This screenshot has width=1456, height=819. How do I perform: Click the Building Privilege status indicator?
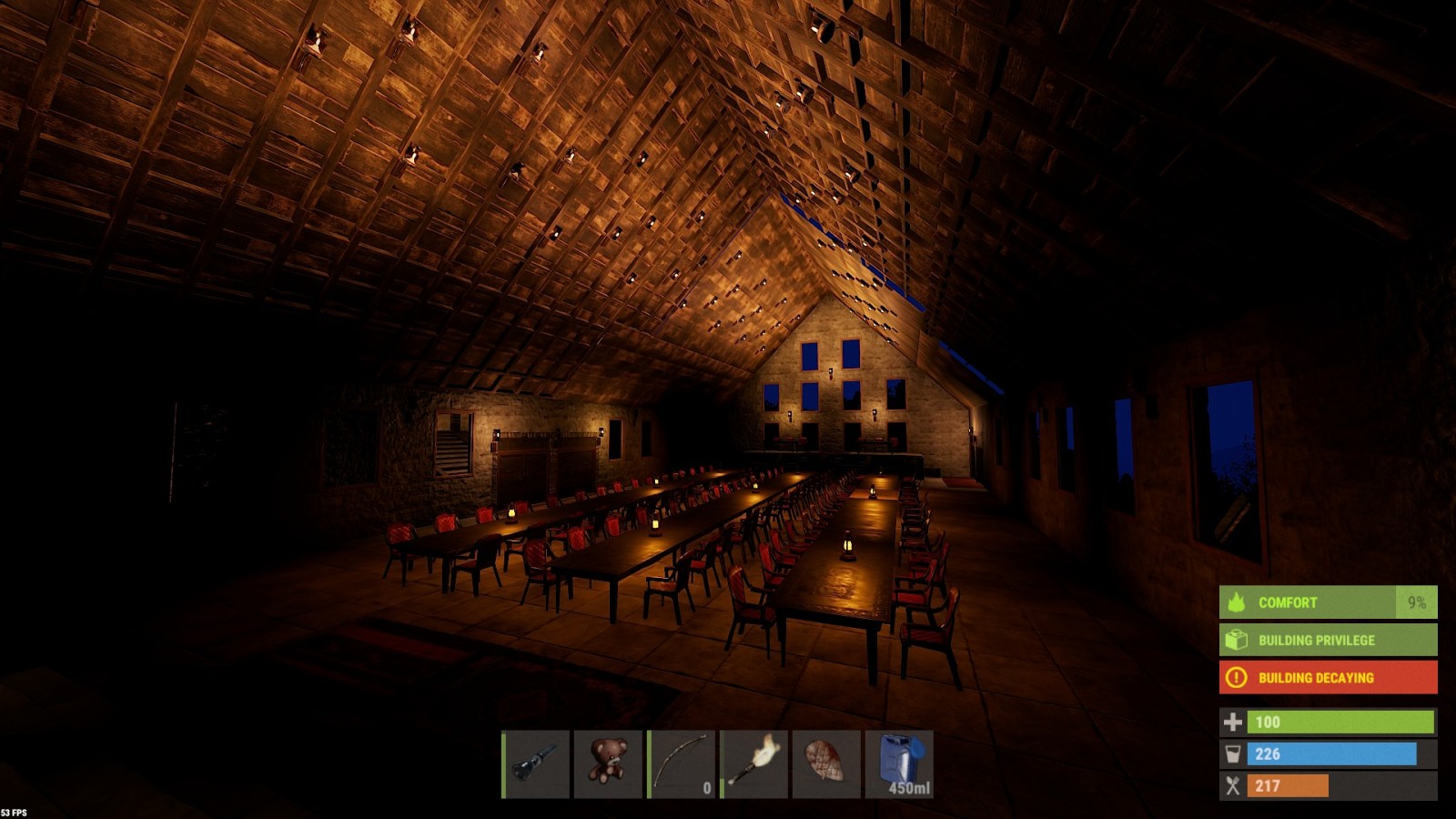(1328, 640)
